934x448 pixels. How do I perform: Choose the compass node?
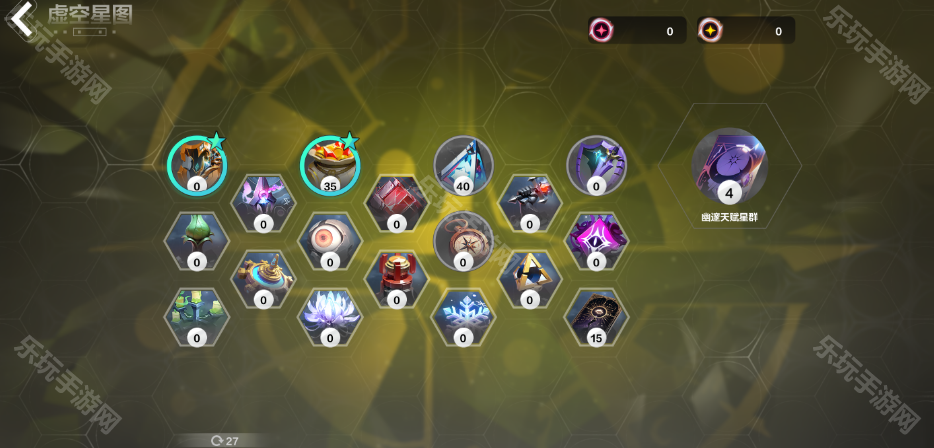coord(463,240)
